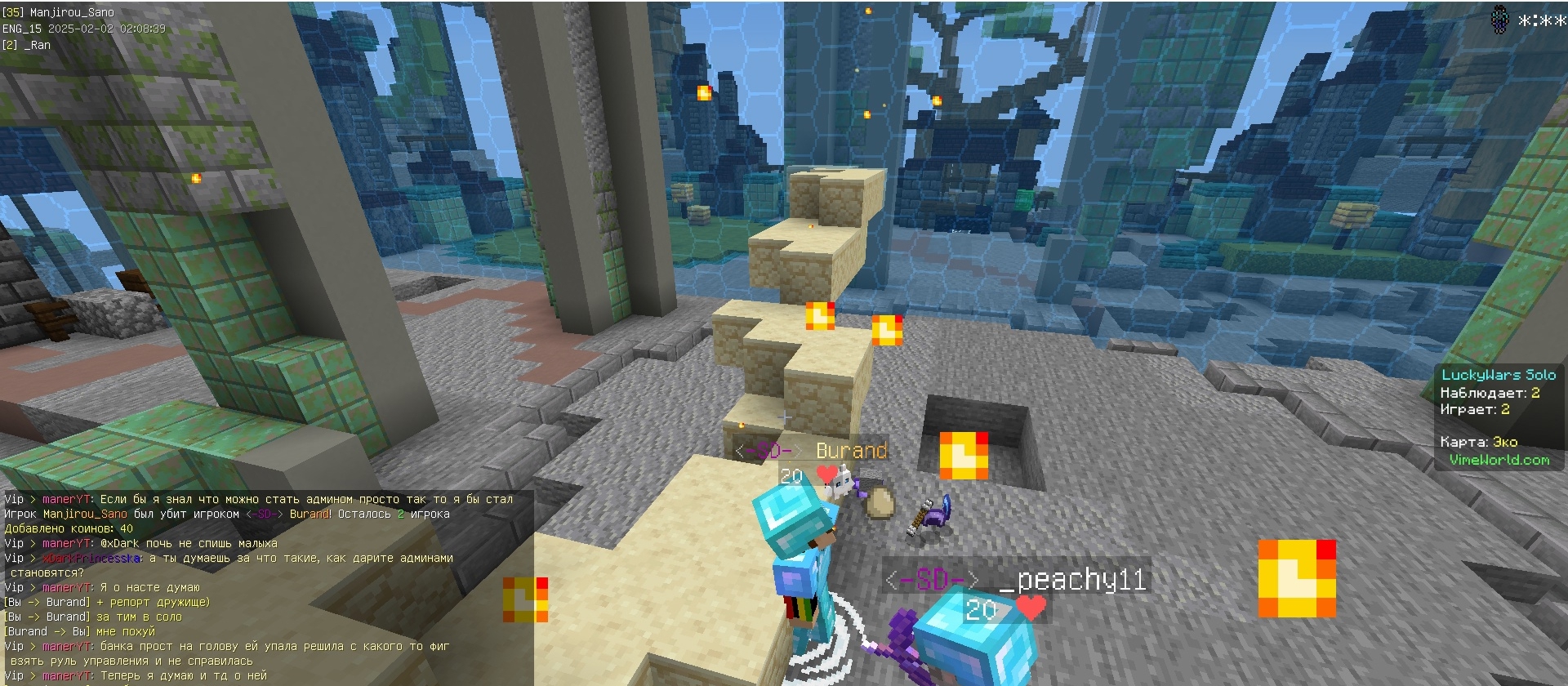Click the LuckyWars Solo scoreboard title
Image resolution: width=1568 pixels, height=686 pixels.
(1500, 374)
